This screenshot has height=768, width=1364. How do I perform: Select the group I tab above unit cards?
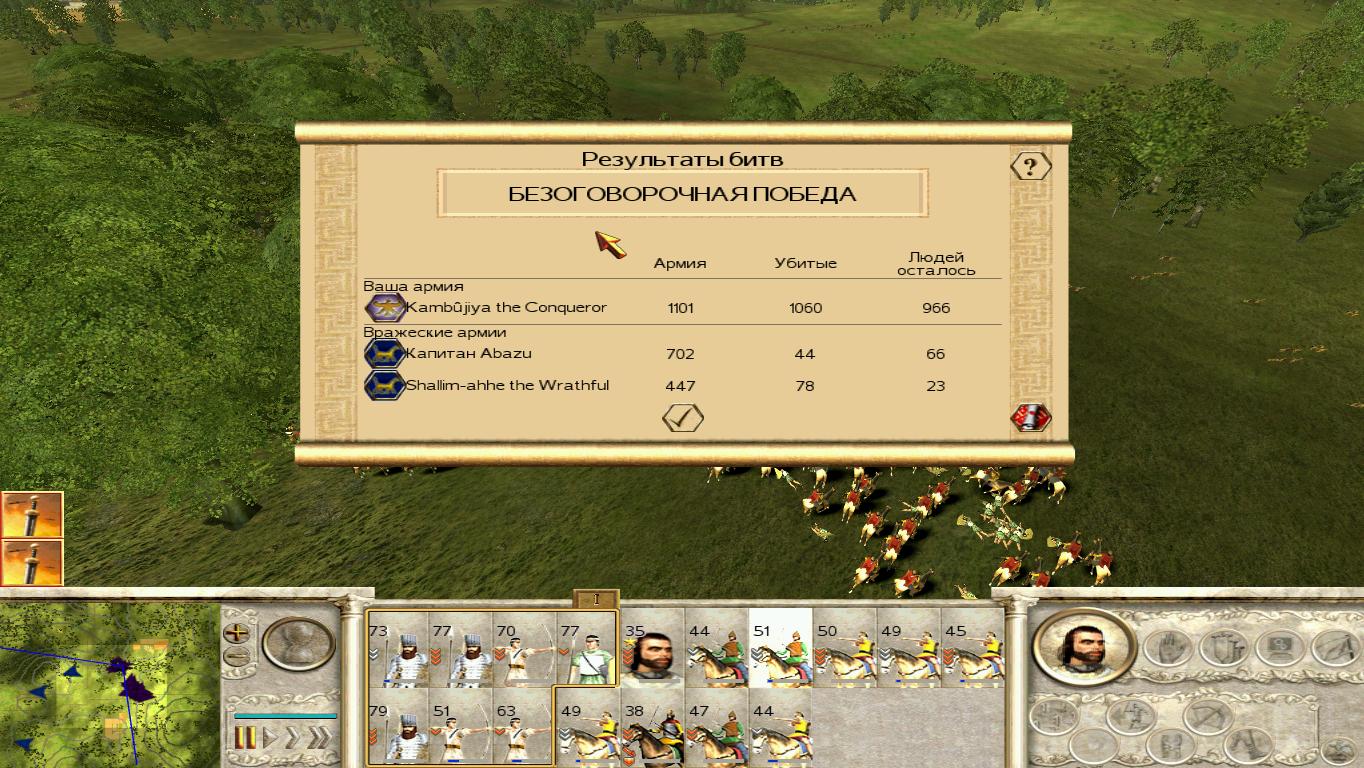point(596,599)
